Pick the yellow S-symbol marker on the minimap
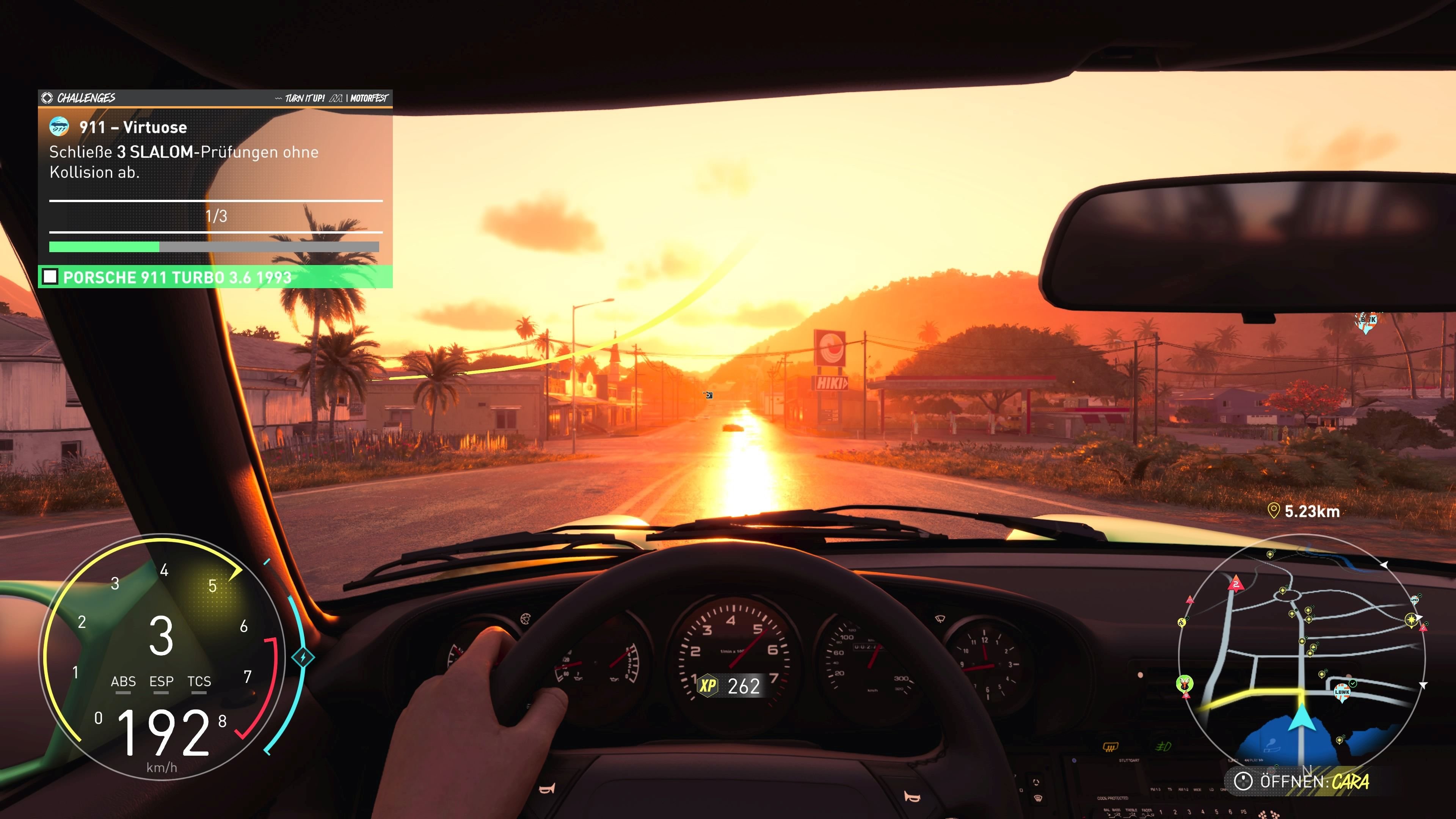 tap(1181, 622)
